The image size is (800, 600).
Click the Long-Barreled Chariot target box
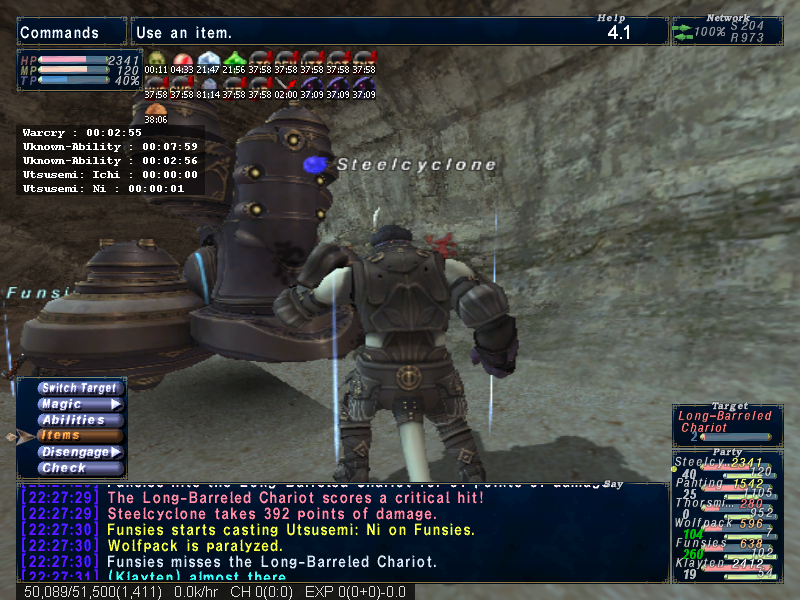(x=727, y=424)
